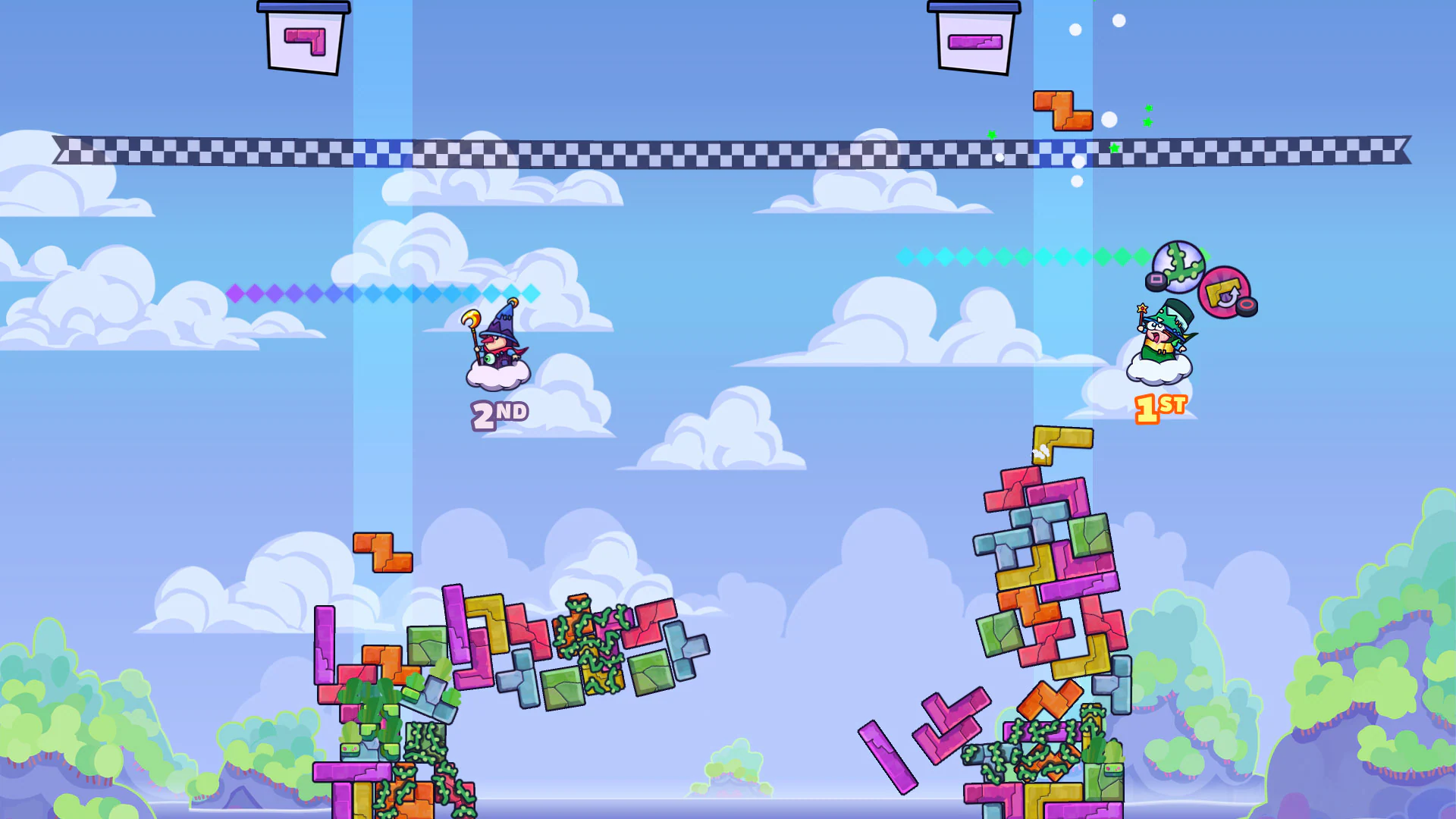Select the vine growth power-up orb
The width and height of the screenshot is (1456, 819).
1178,266
